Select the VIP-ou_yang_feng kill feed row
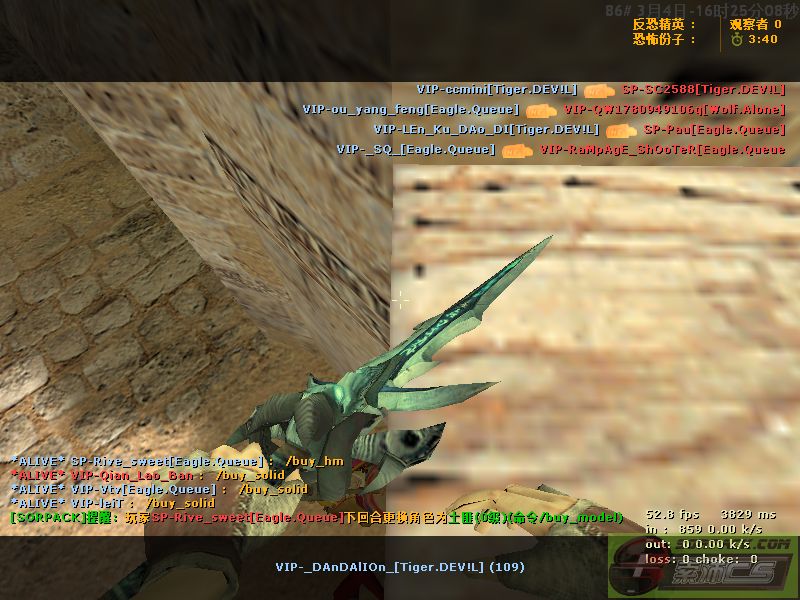 (x=544, y=109)
